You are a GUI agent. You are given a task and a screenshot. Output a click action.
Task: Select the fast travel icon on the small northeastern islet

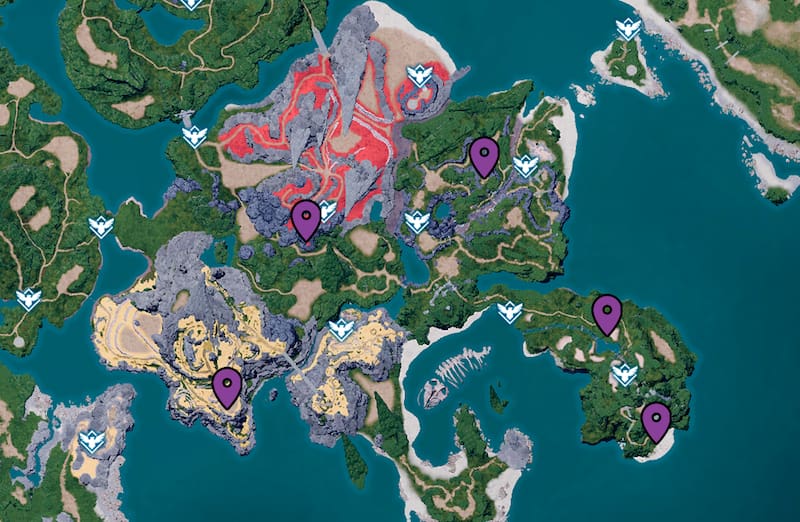click(628, 29)
